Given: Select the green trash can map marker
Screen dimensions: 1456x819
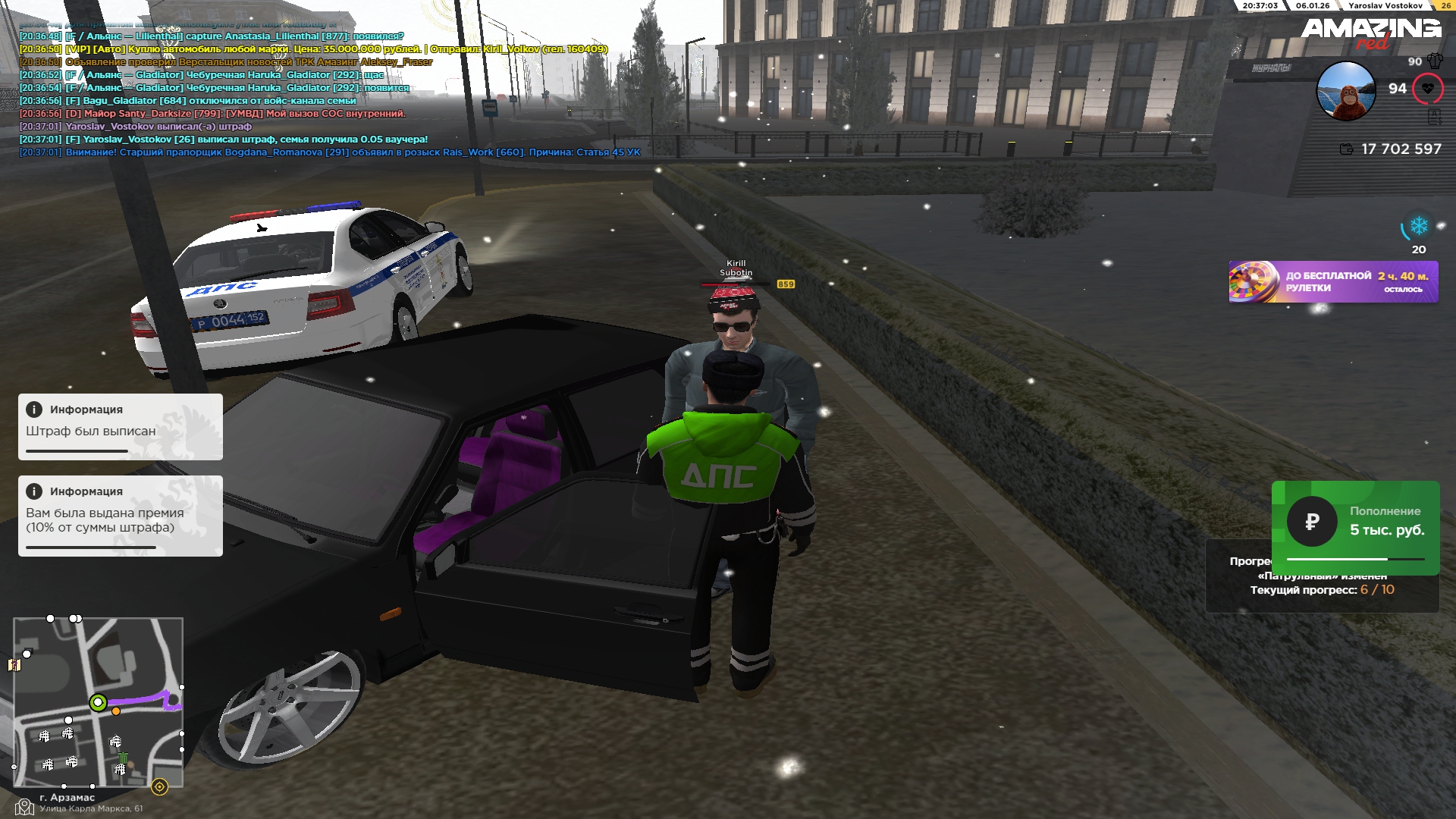Looking at the screenshot, I should tap(123, 758).
